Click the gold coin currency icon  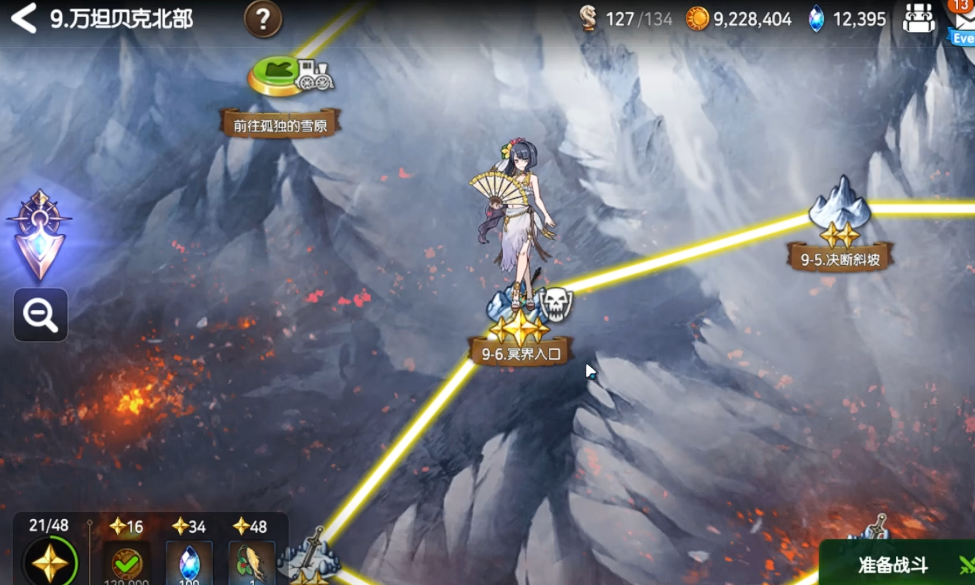697,19
